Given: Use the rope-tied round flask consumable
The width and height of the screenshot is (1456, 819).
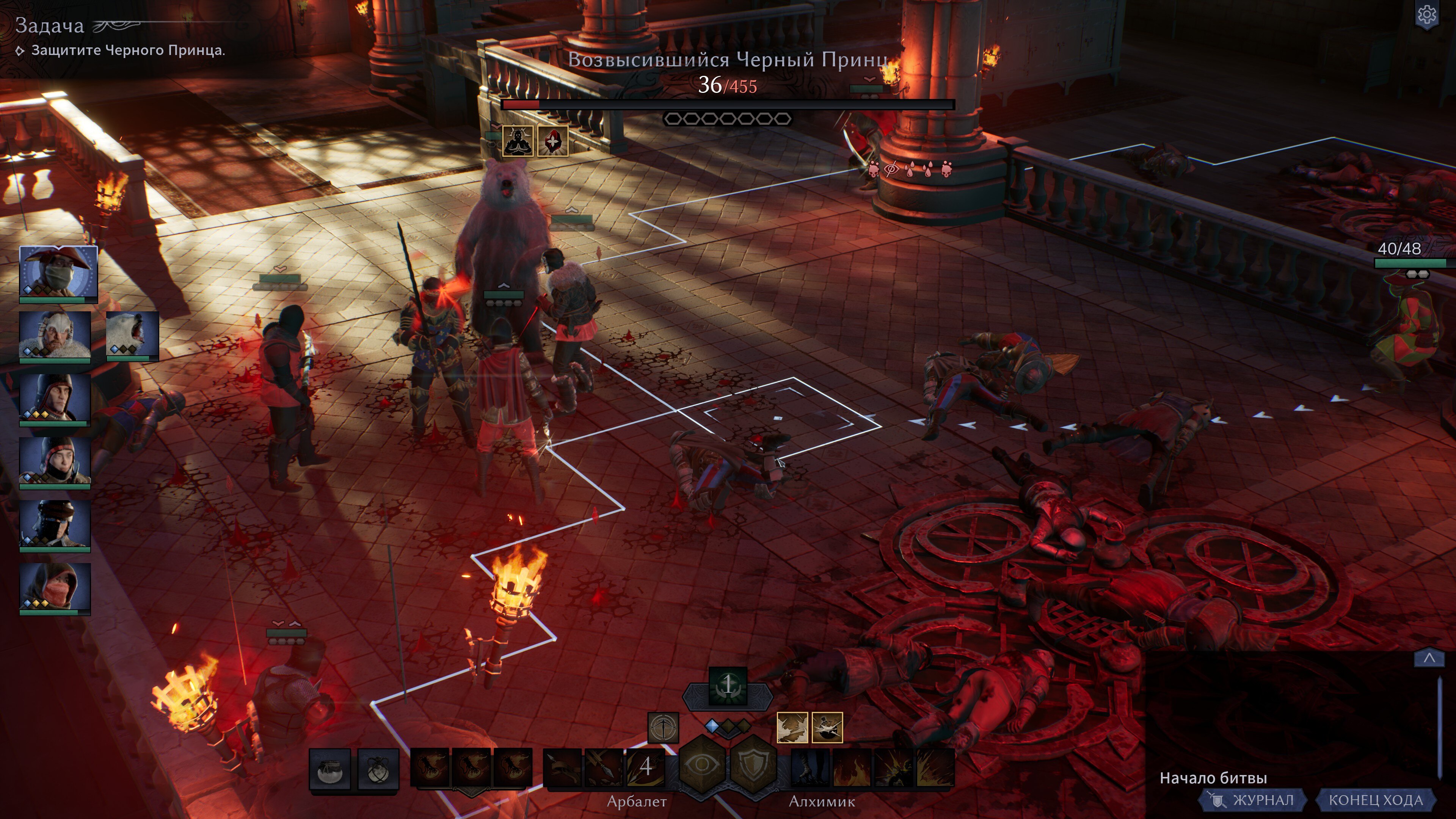Looking at the screenshot, I should 378,769.
